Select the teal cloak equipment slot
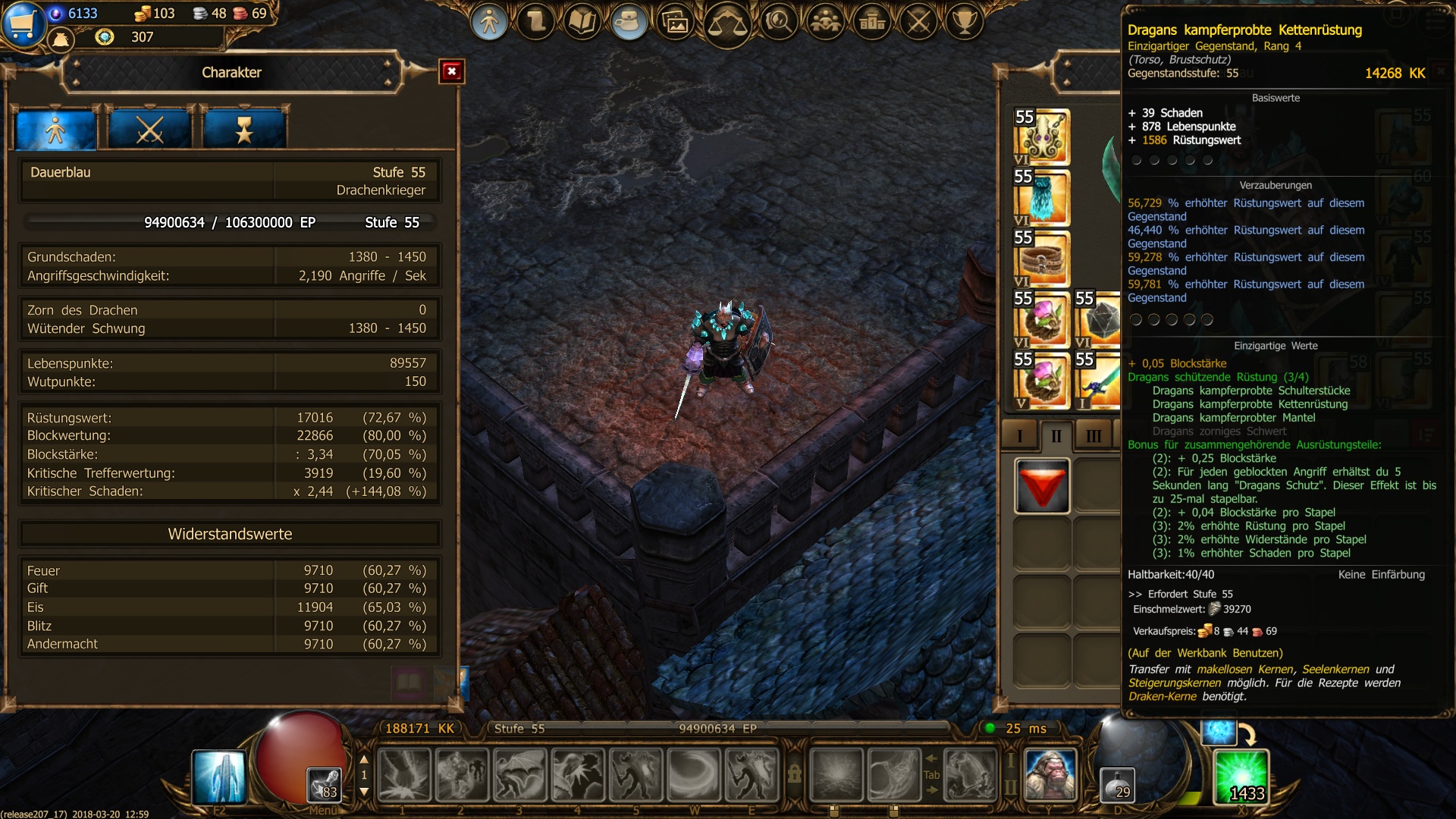Screen dimensions: 1456x819 (1042, 197)
